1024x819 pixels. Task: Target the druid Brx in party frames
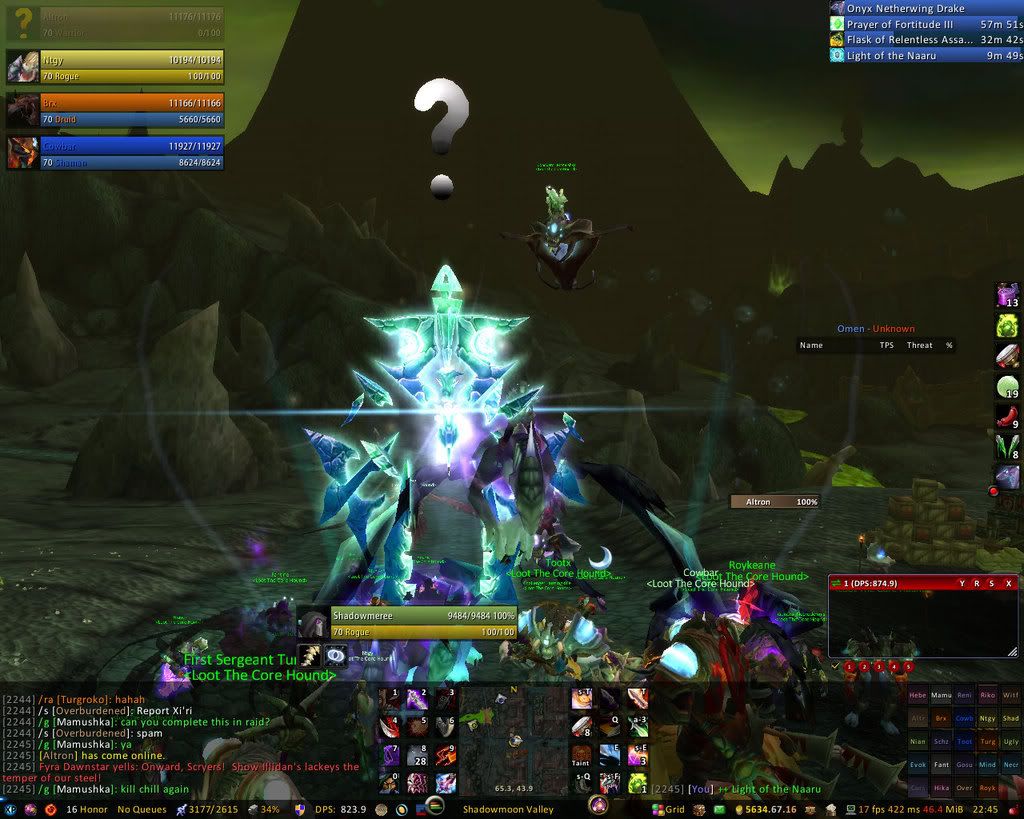(115, 110)
